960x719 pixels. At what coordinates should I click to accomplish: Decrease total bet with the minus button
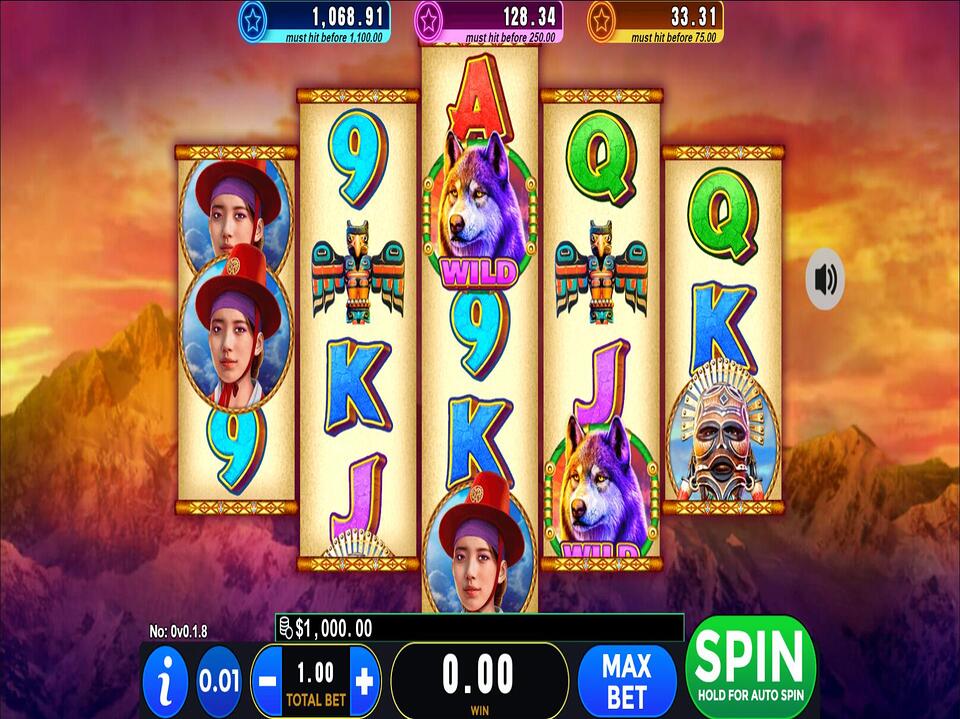click(266, 682)
